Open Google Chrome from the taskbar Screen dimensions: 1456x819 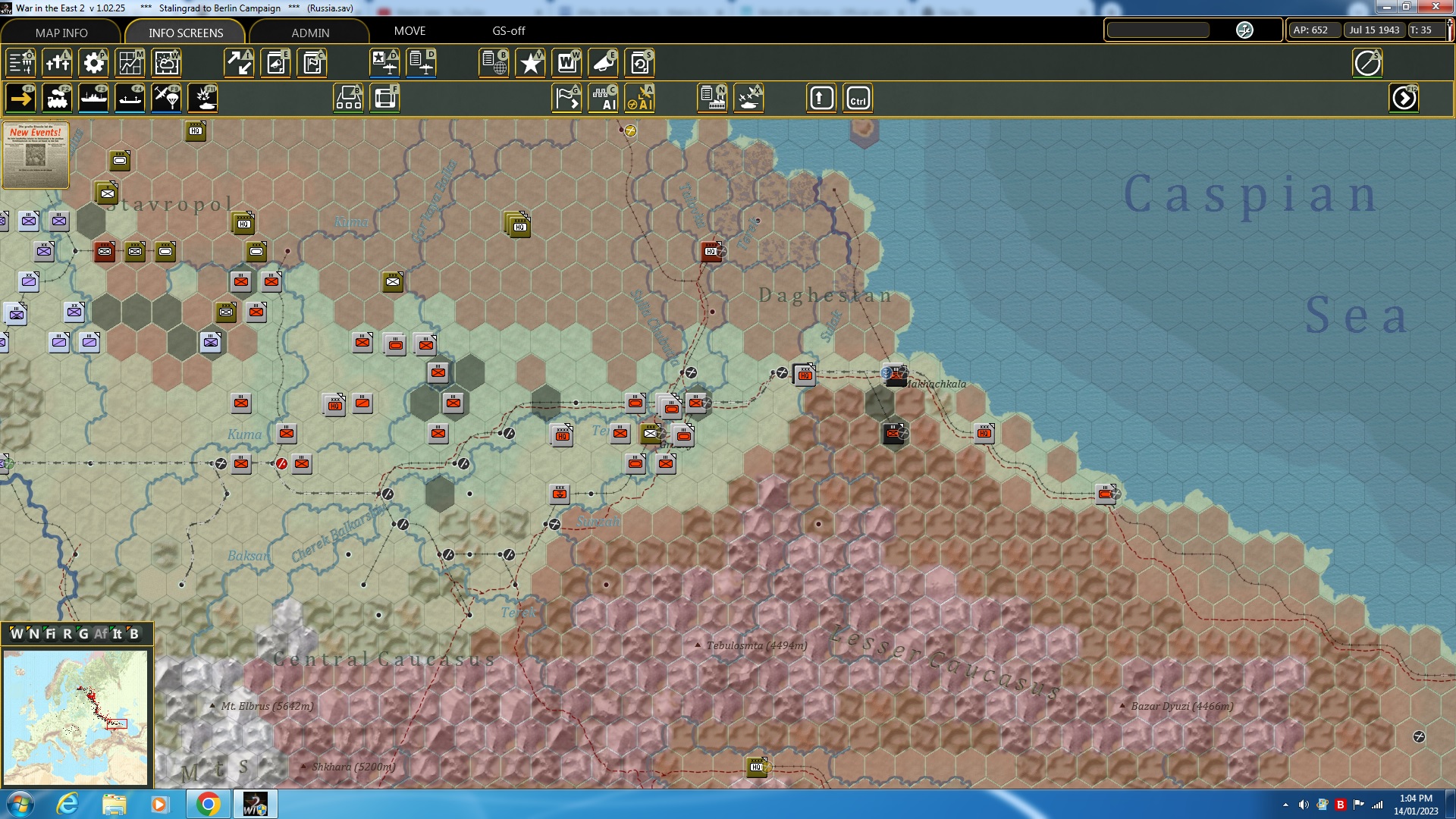click(x=209, y=803)
